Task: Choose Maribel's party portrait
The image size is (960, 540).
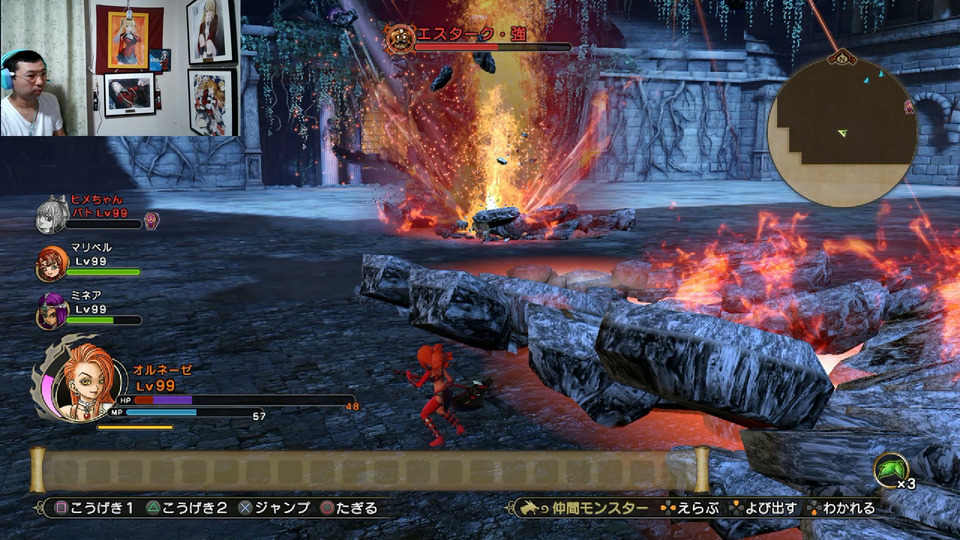Action: (x=51, y=262)
